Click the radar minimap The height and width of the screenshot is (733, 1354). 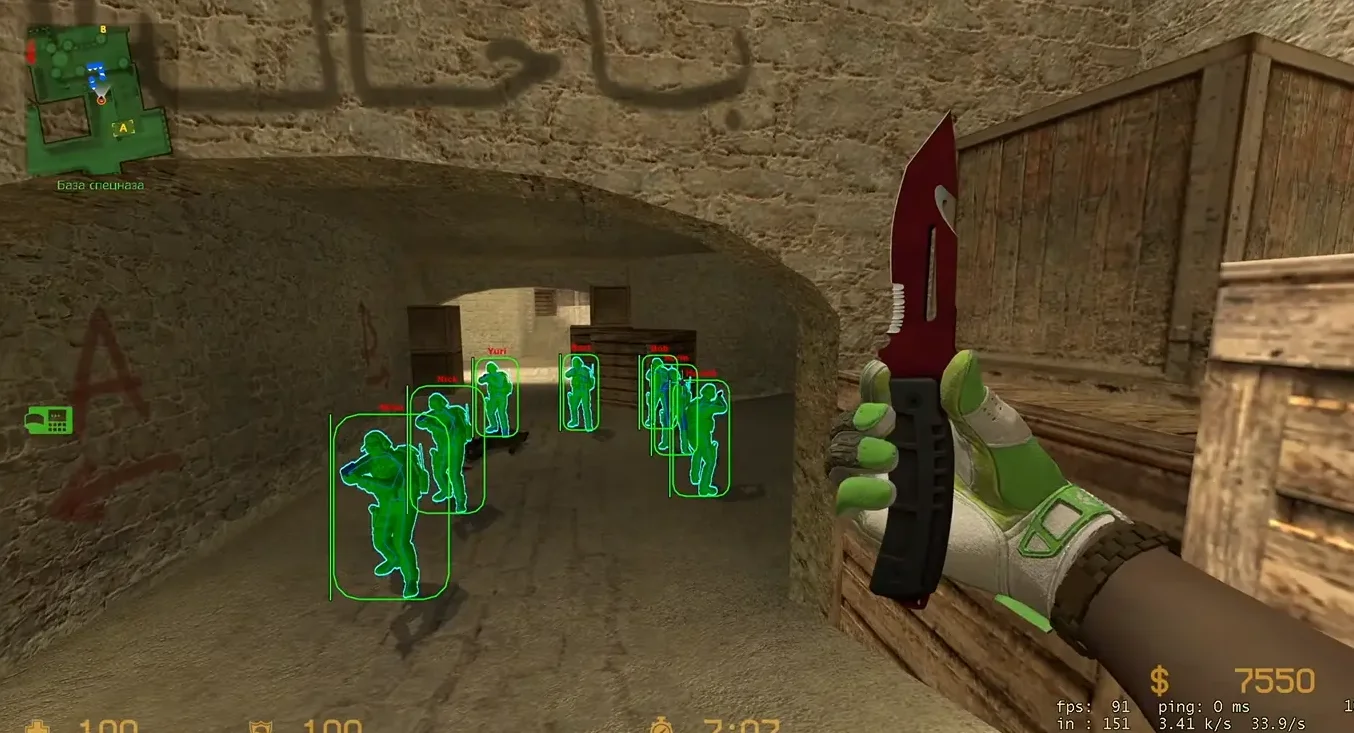tap(99, 97)
